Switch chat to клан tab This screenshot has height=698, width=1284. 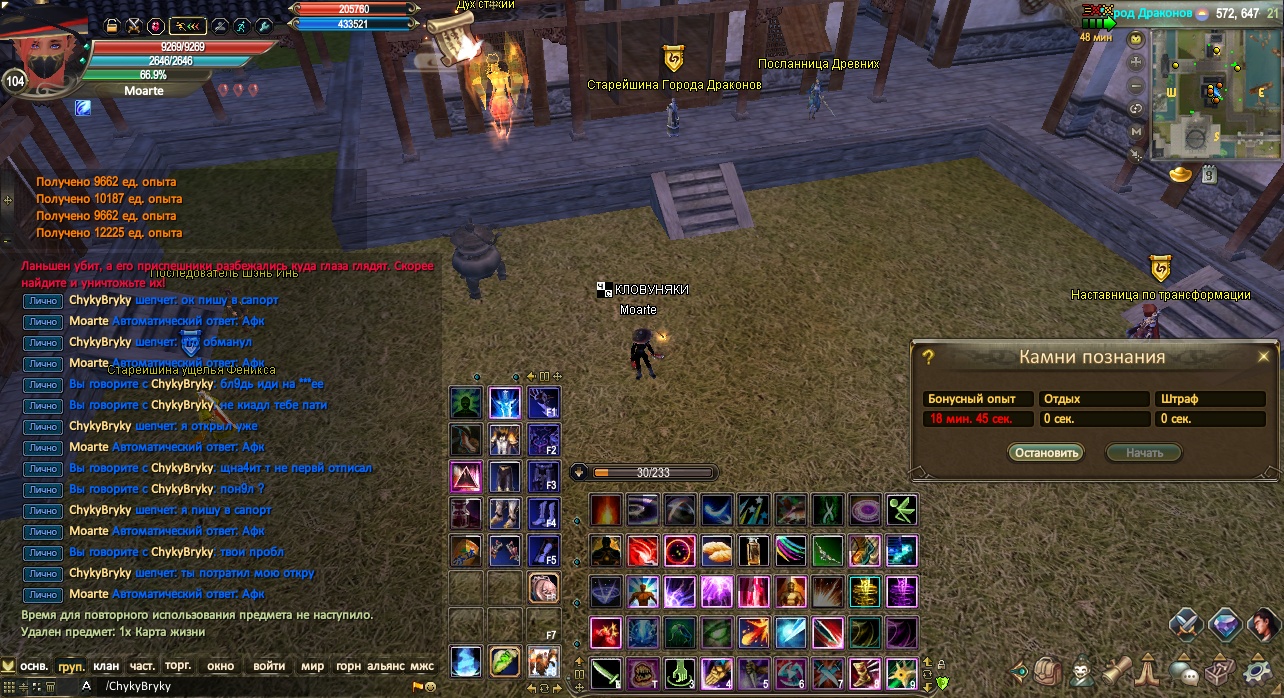click(106, 665)
